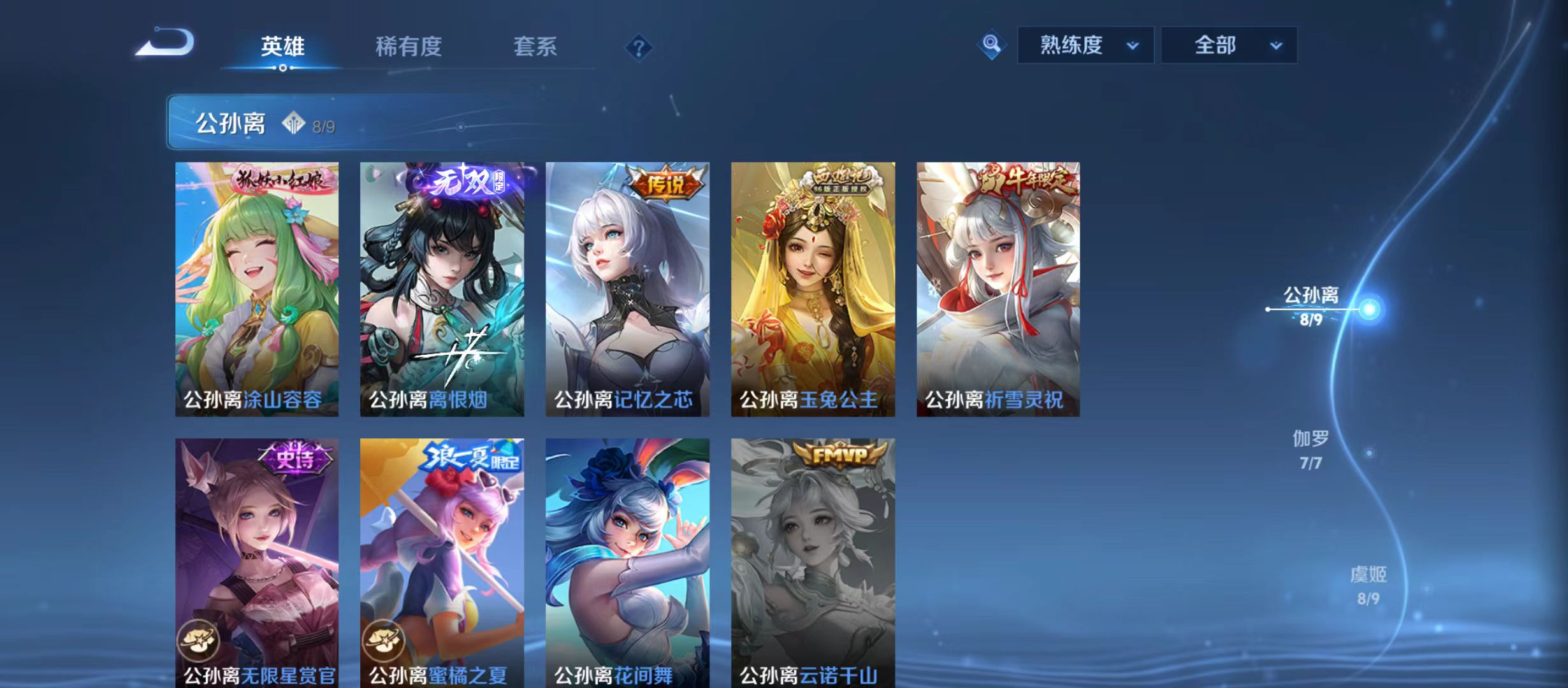The image size is (1568, 688).
Task: Open the 熟练度 sorting dropdown
Action: (1084, 45)
